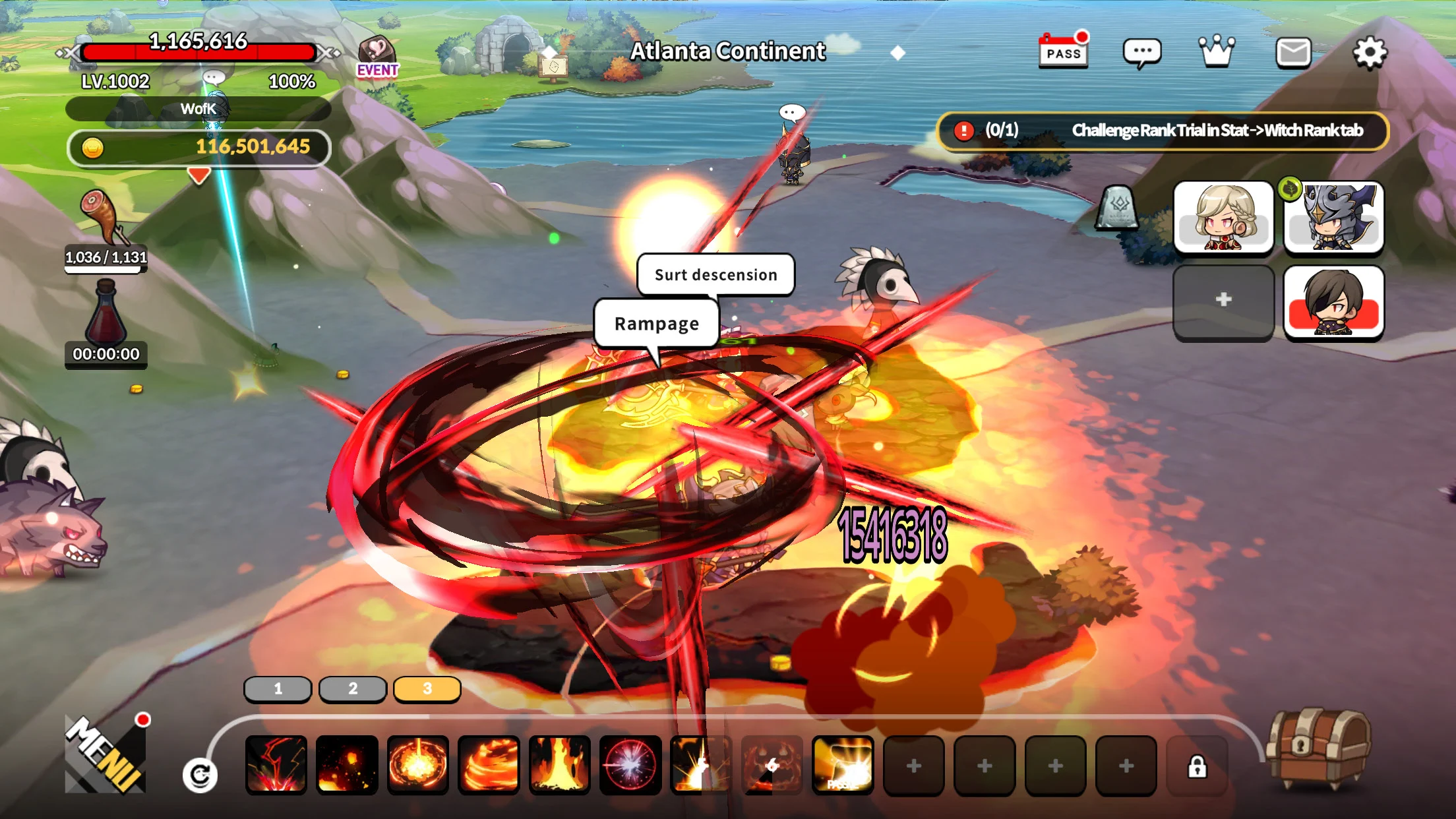Open the mailbox envelope icon
The width and height of the screenshot is (1456, 819).
(x=1293, y=53)
